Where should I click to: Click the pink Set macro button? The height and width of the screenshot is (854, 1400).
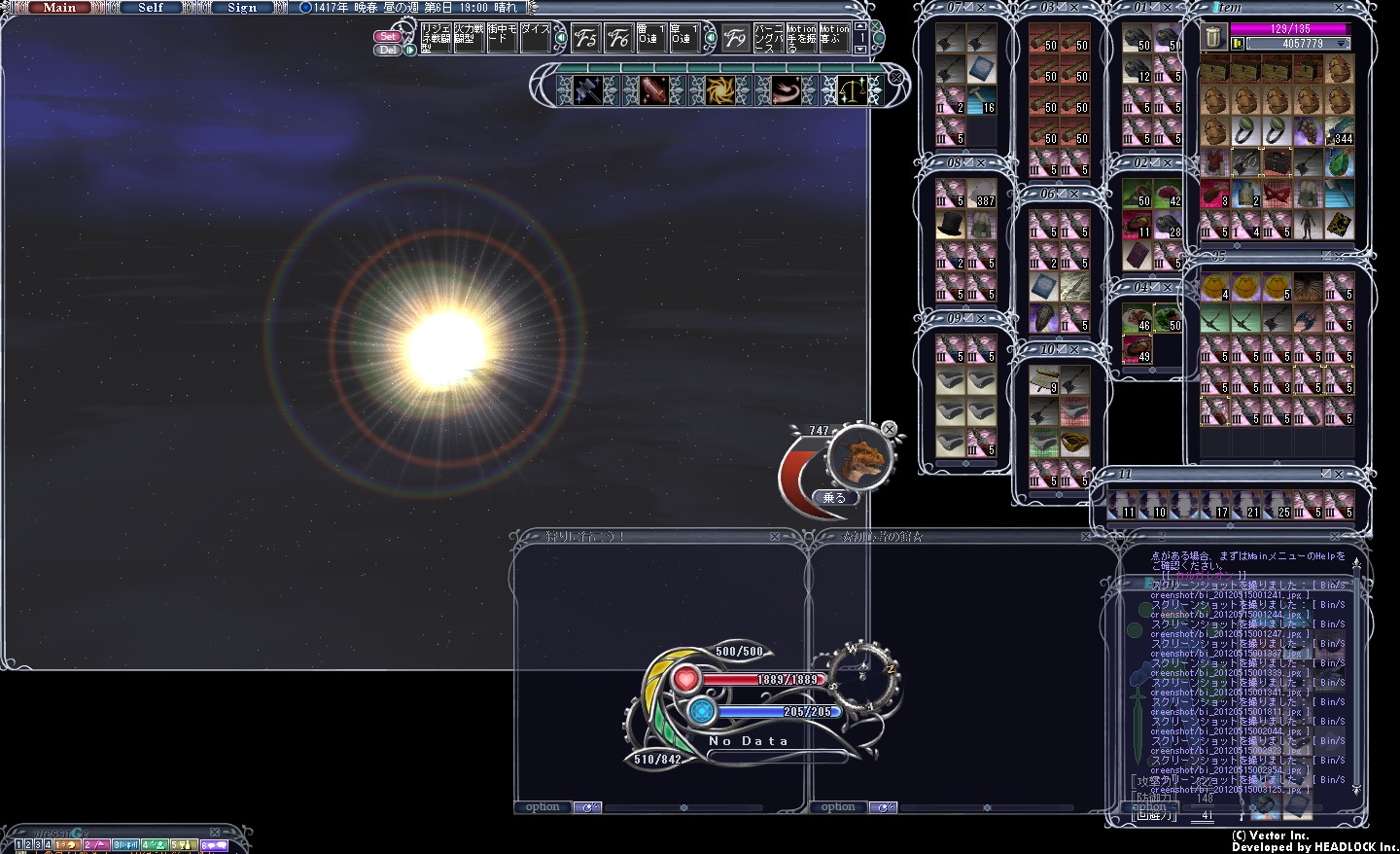coord(388,36)
